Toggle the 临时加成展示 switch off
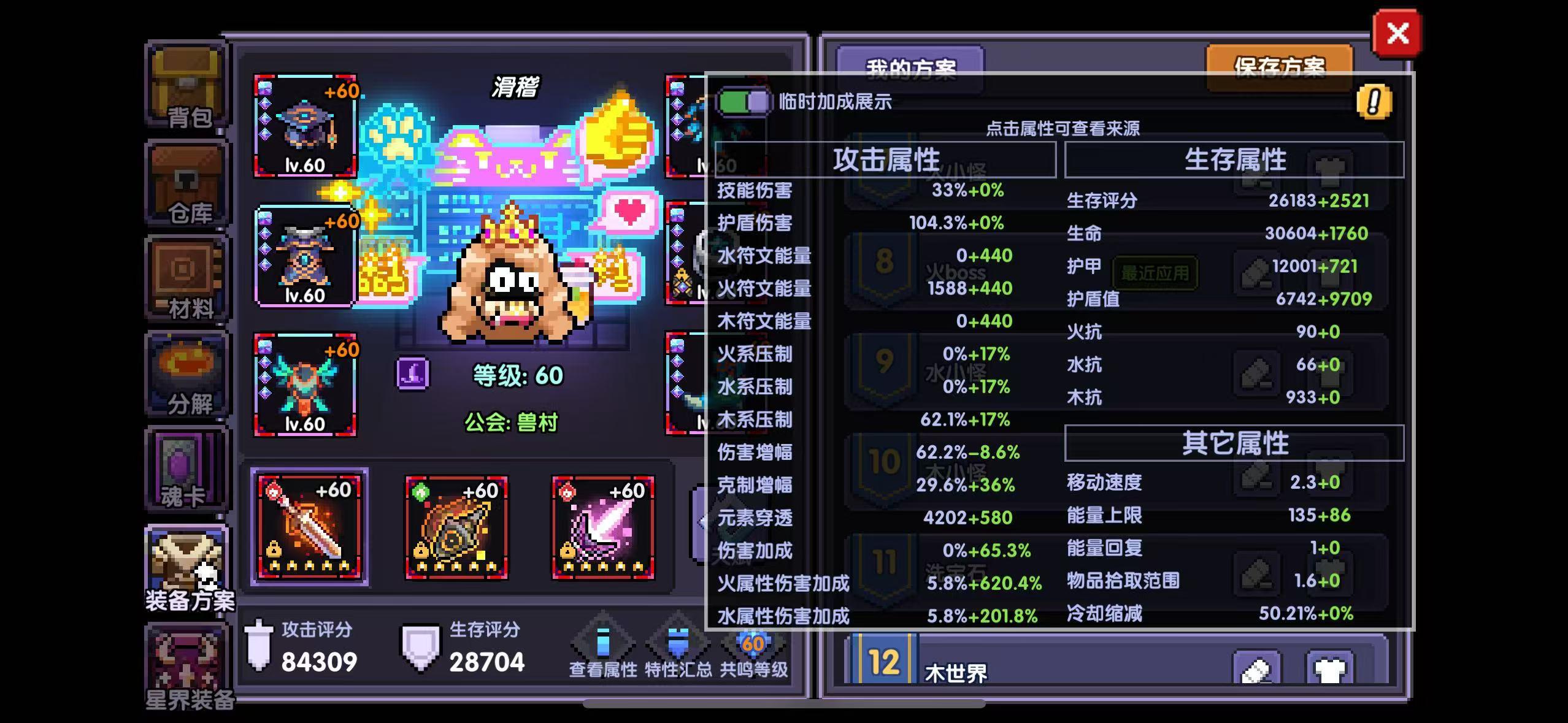The width and height of the screenshot is (1568, 723). pos(745,100)
